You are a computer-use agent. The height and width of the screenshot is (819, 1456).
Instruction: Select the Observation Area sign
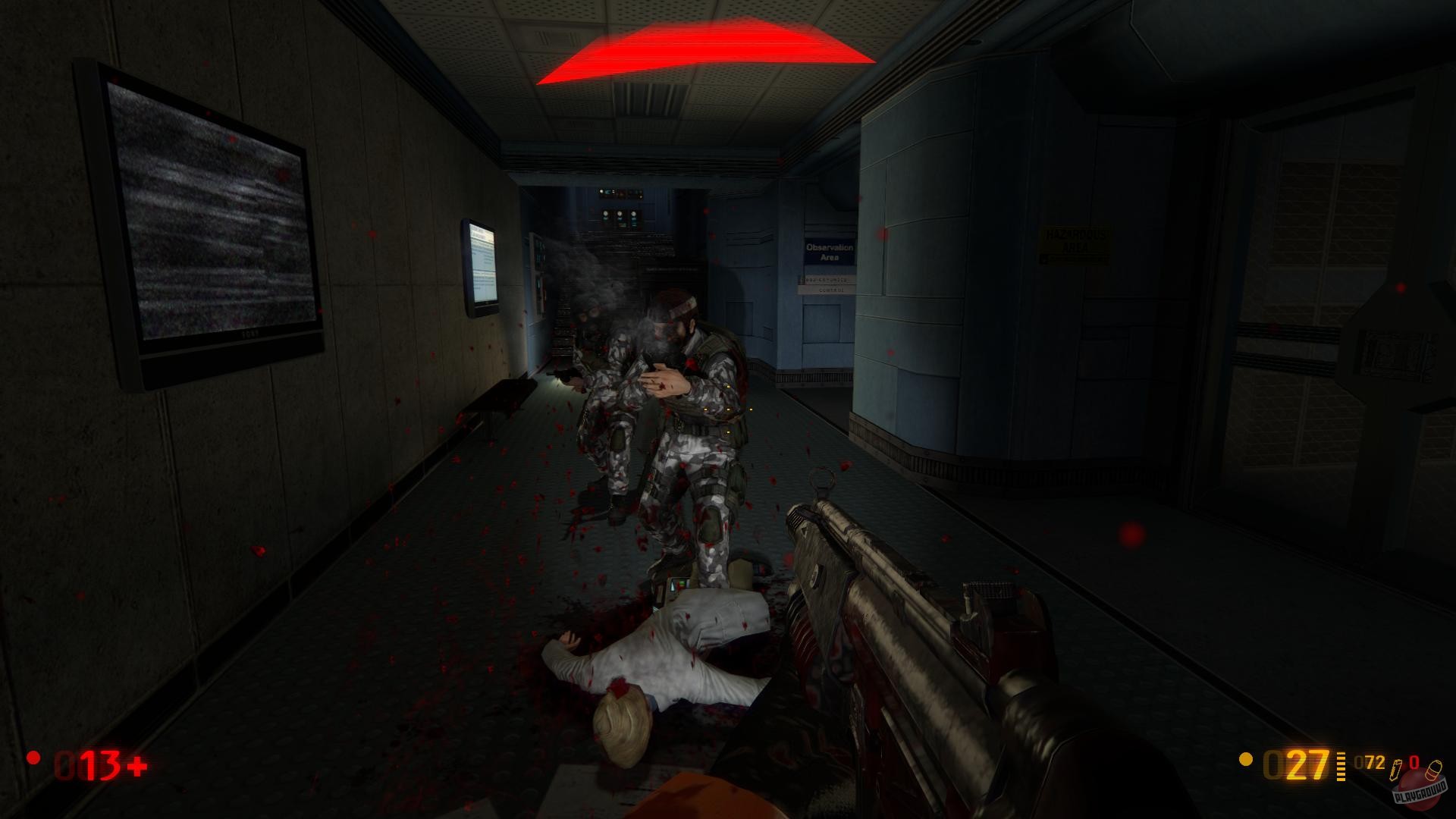tap(830, 252)
